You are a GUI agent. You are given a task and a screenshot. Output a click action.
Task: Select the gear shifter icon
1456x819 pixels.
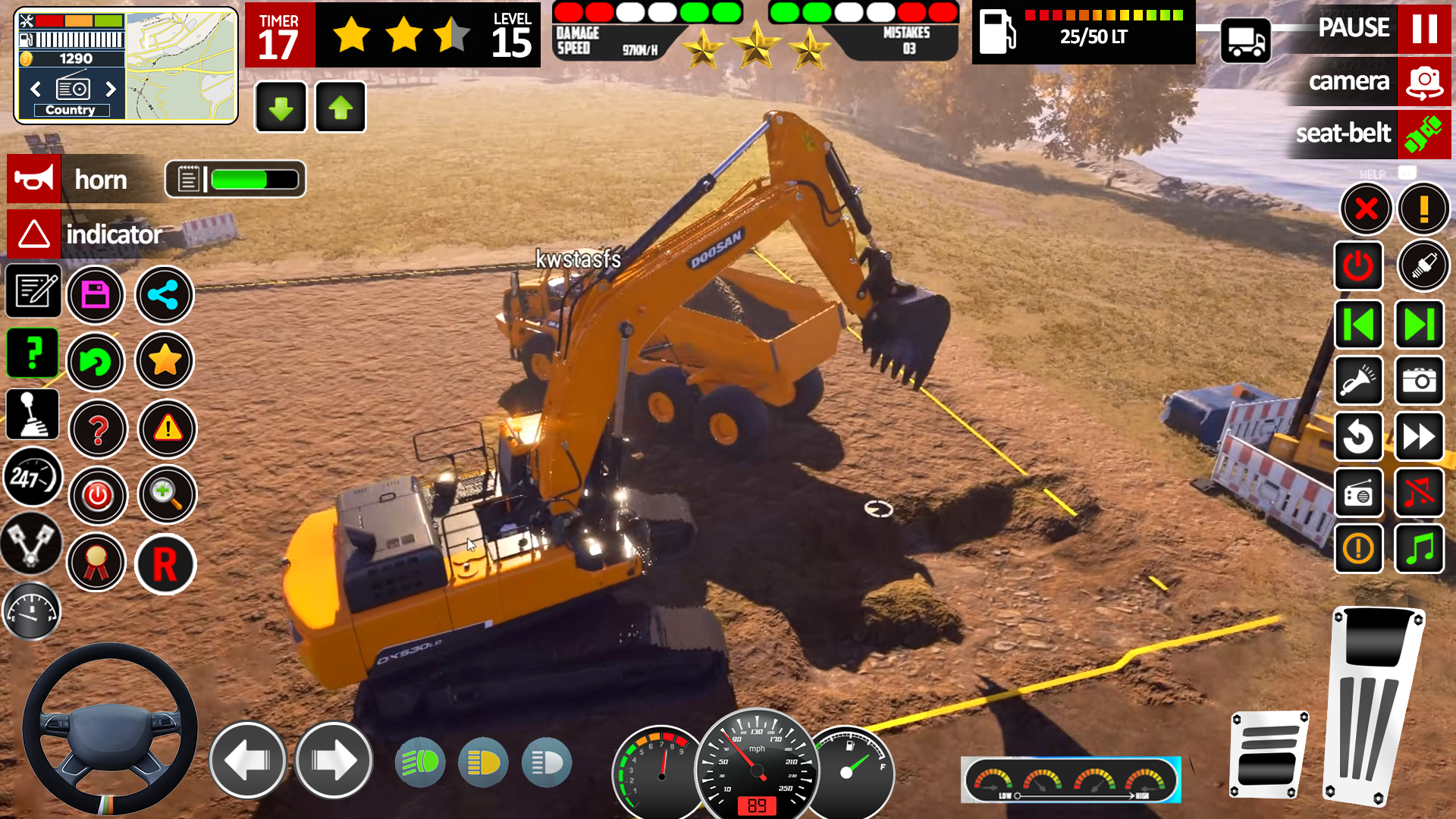point(33,413)
